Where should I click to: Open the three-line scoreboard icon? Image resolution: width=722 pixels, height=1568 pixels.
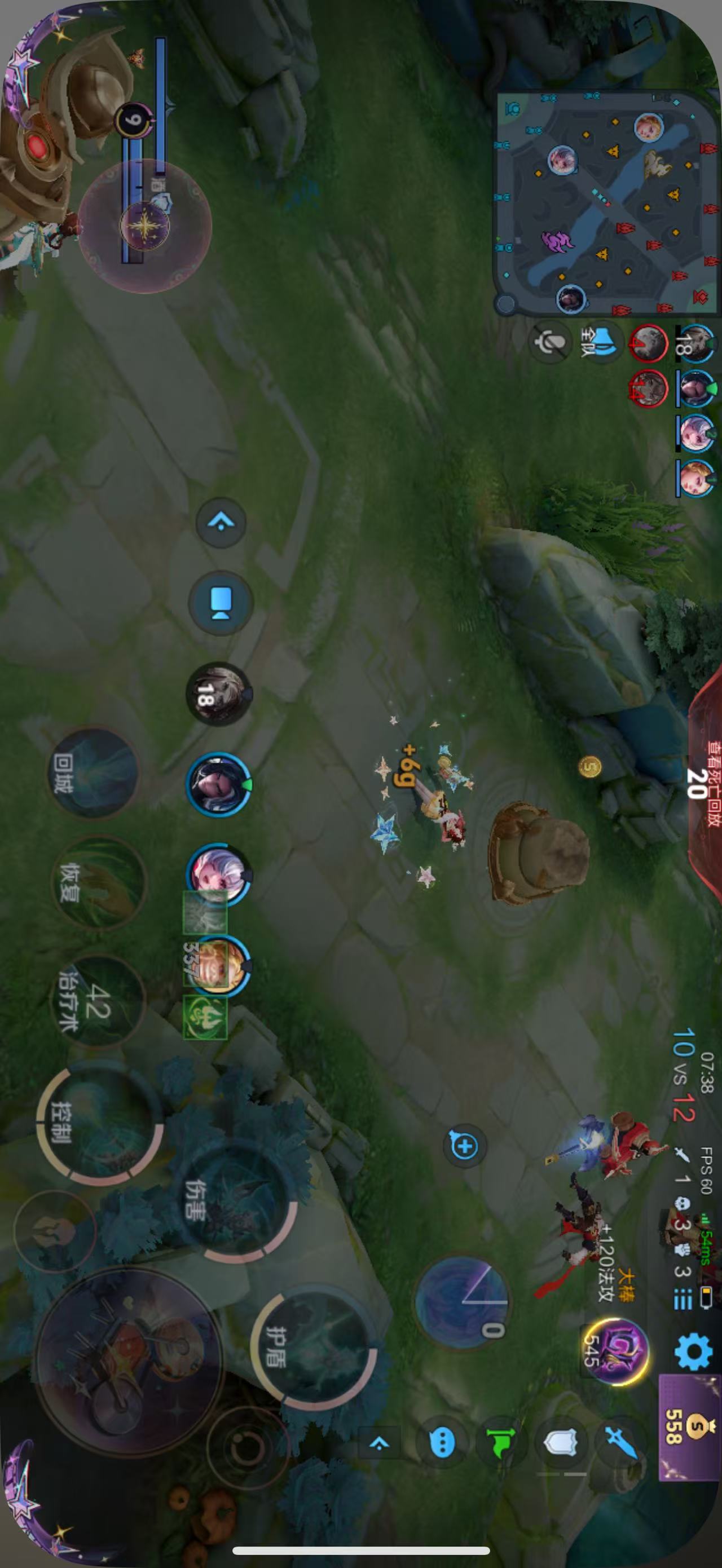point(683,1300)
